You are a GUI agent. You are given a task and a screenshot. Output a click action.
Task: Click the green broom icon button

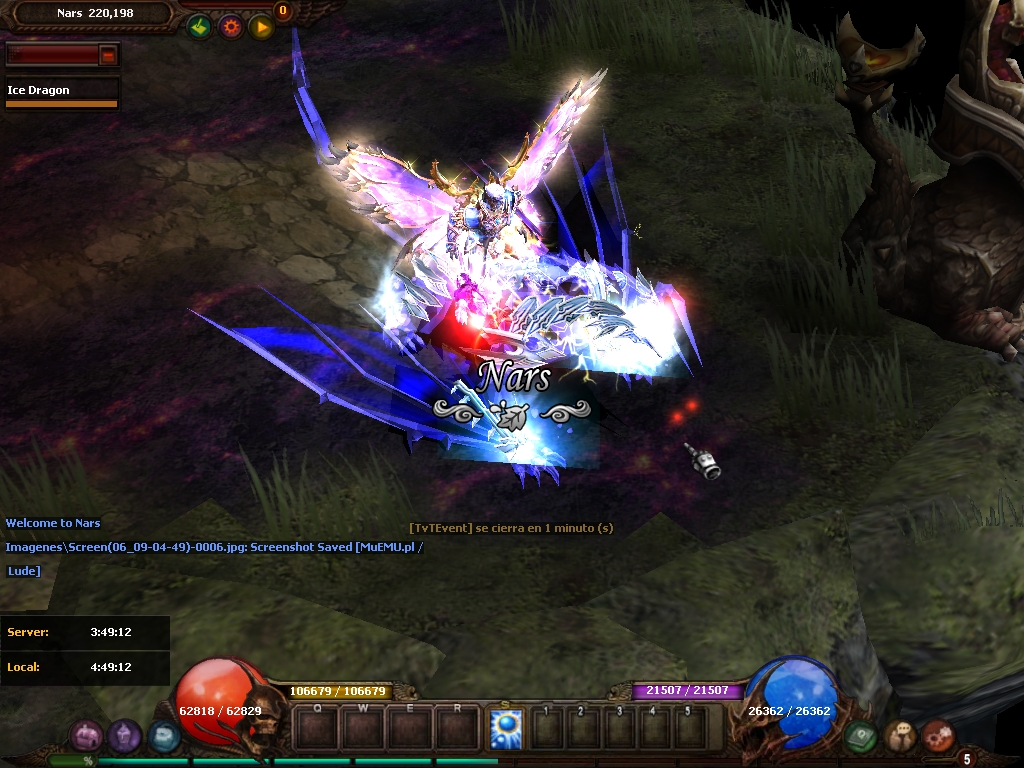(199, 27)
